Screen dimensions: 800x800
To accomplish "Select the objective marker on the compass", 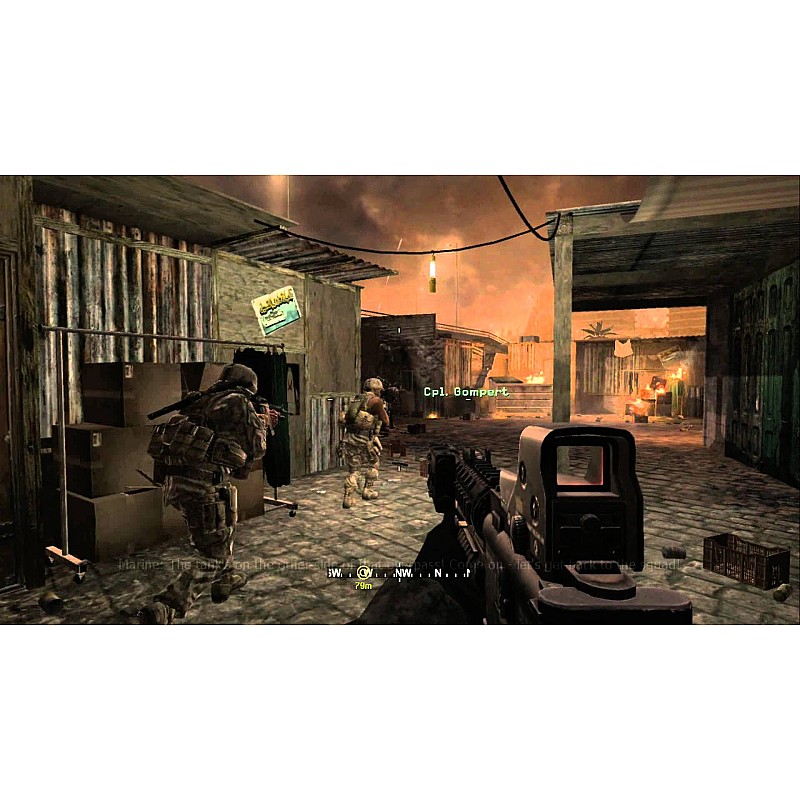I will pyautogui.click(x=363, y=573).
